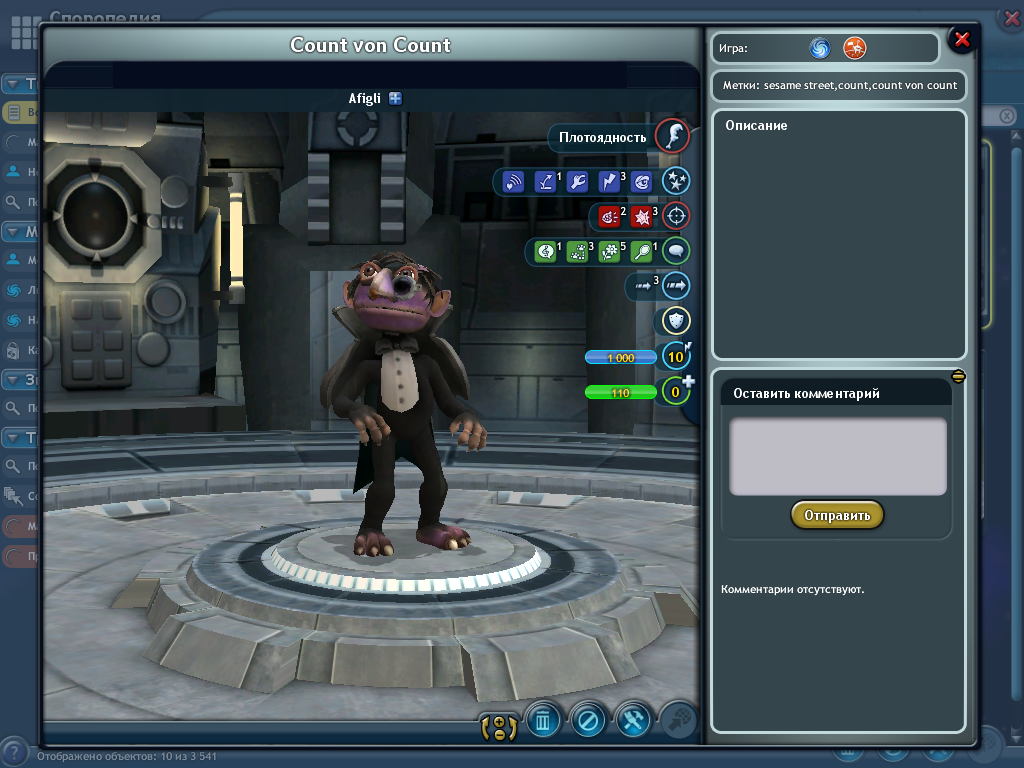
Task: Collapse the comments panel with yellow button
Action: pos(958,376)
